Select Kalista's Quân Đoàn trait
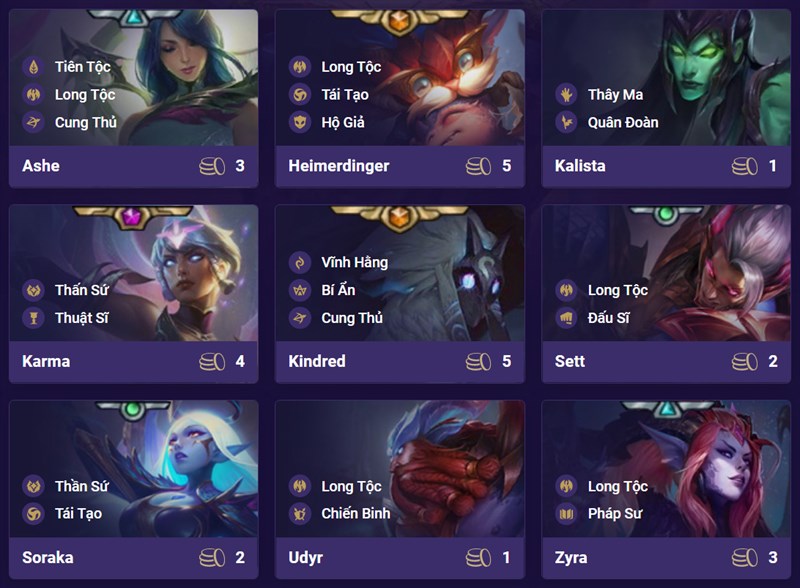Viewport: 800px width, 588px height. 622,123
